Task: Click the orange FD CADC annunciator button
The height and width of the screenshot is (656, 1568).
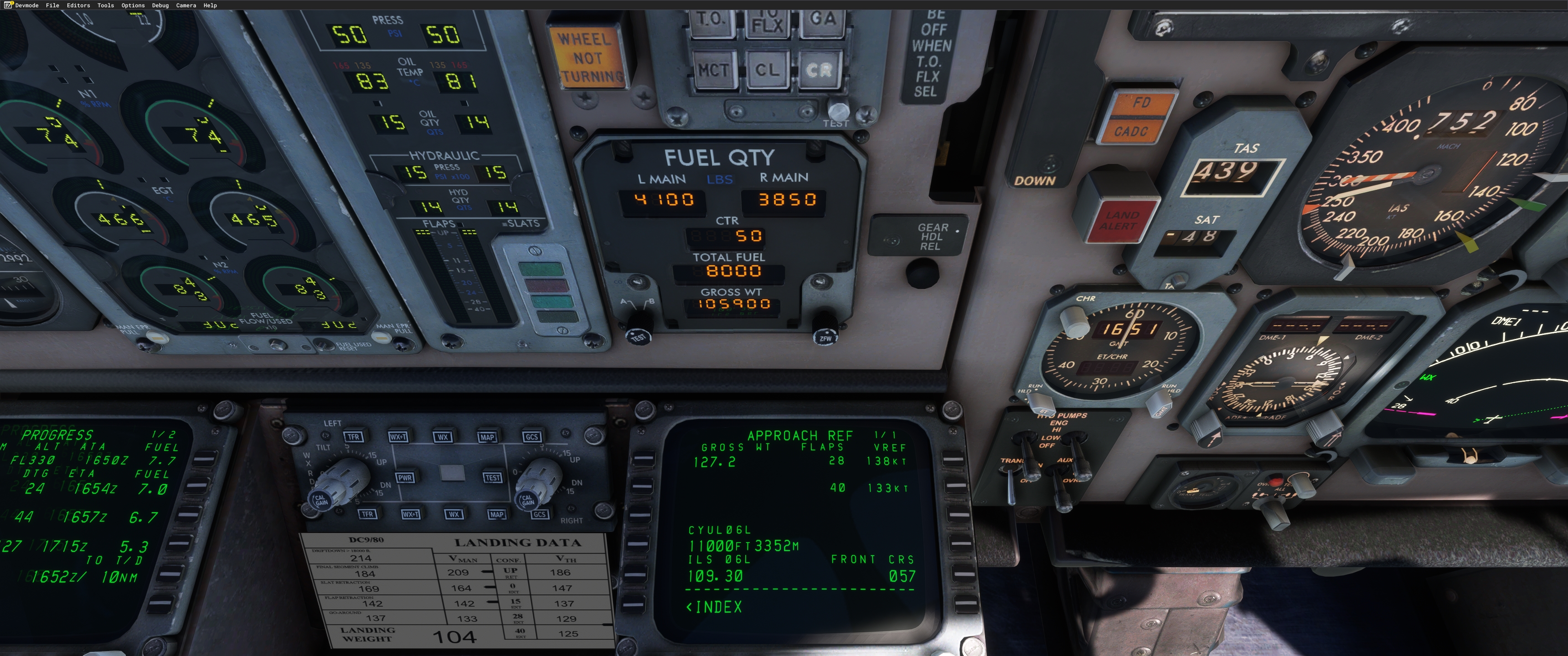Action: pos(1136,117)
